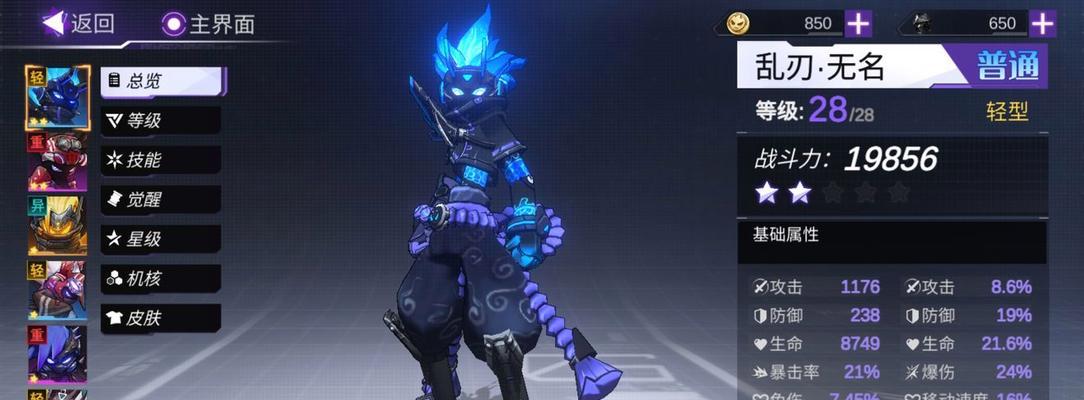
Task: Open the 皮肤 skins tab
Action: click(161, 318)
